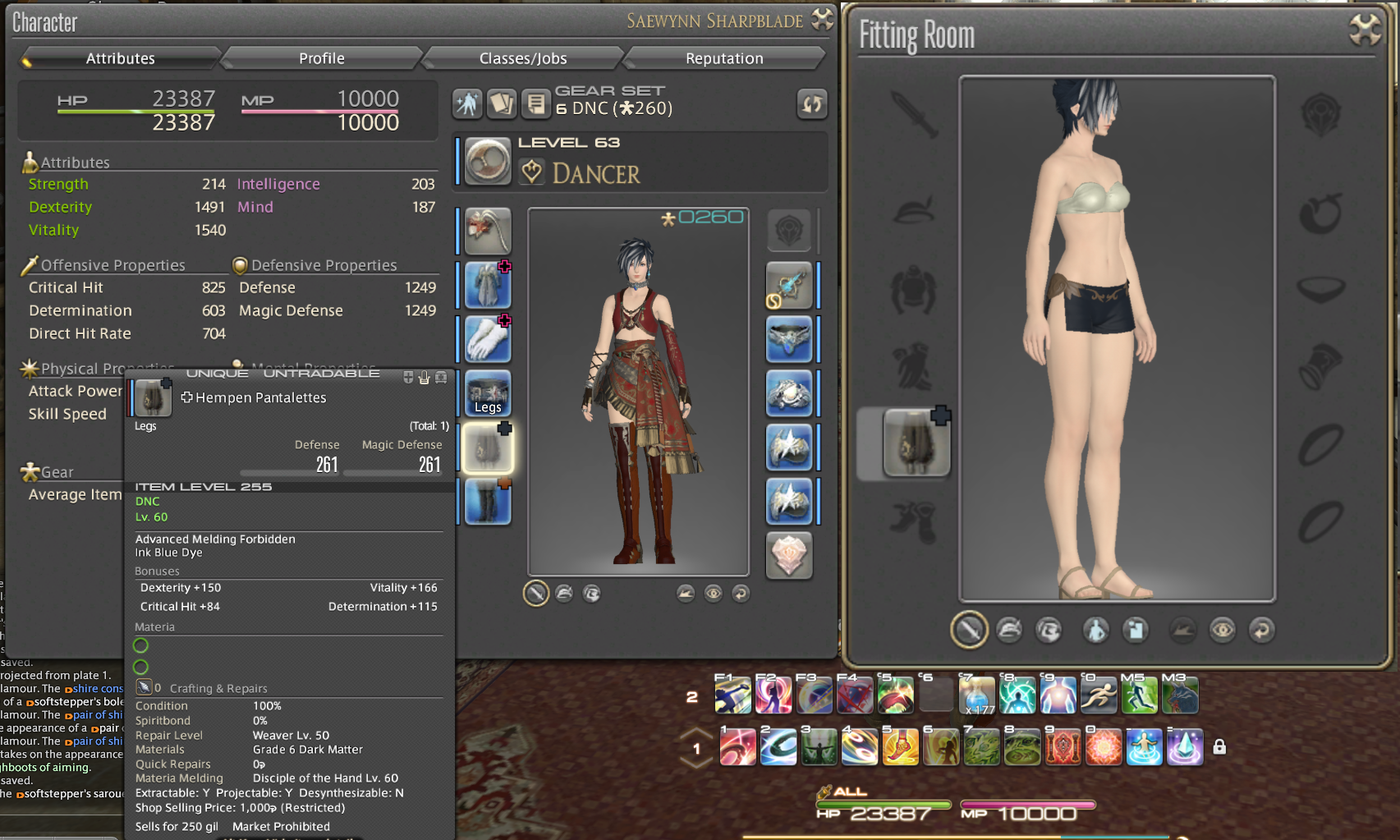Close the Fitting Room window
1400x840 pixels.
[x=1365, y=30]
